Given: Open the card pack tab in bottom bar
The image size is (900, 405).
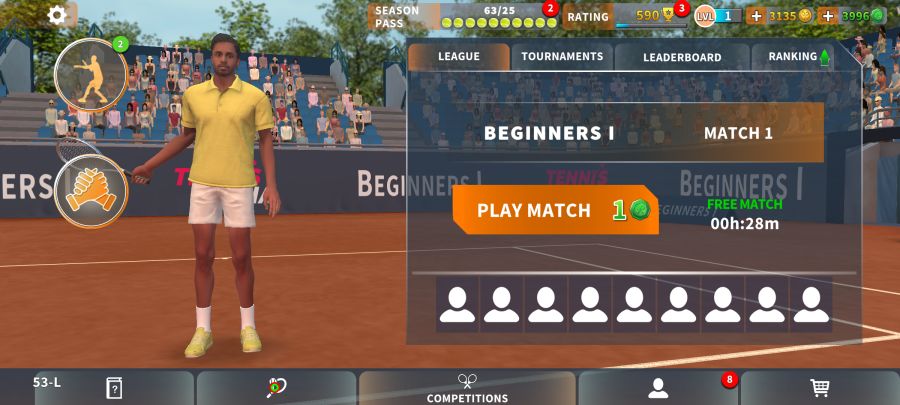Looking at the screenshot, I should pyautogui.click(x=114, y=388).
